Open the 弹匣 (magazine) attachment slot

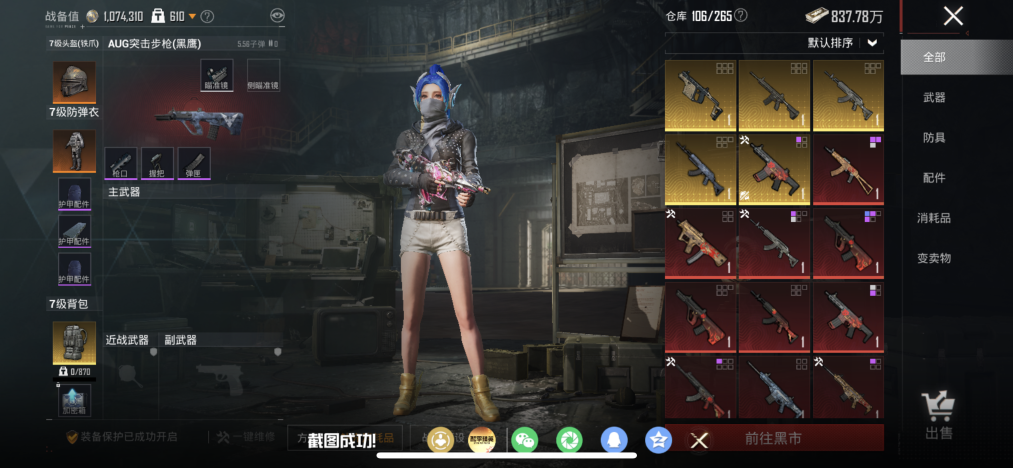[x=195, y=163]
